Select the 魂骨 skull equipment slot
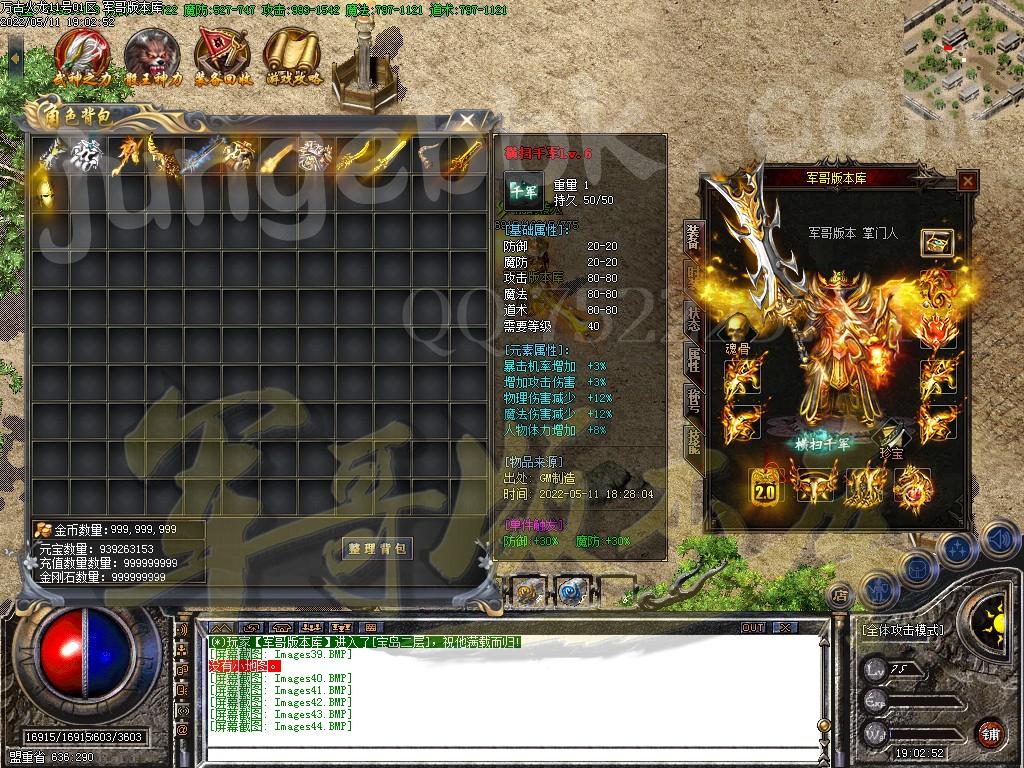 click(x=738, y=328)
